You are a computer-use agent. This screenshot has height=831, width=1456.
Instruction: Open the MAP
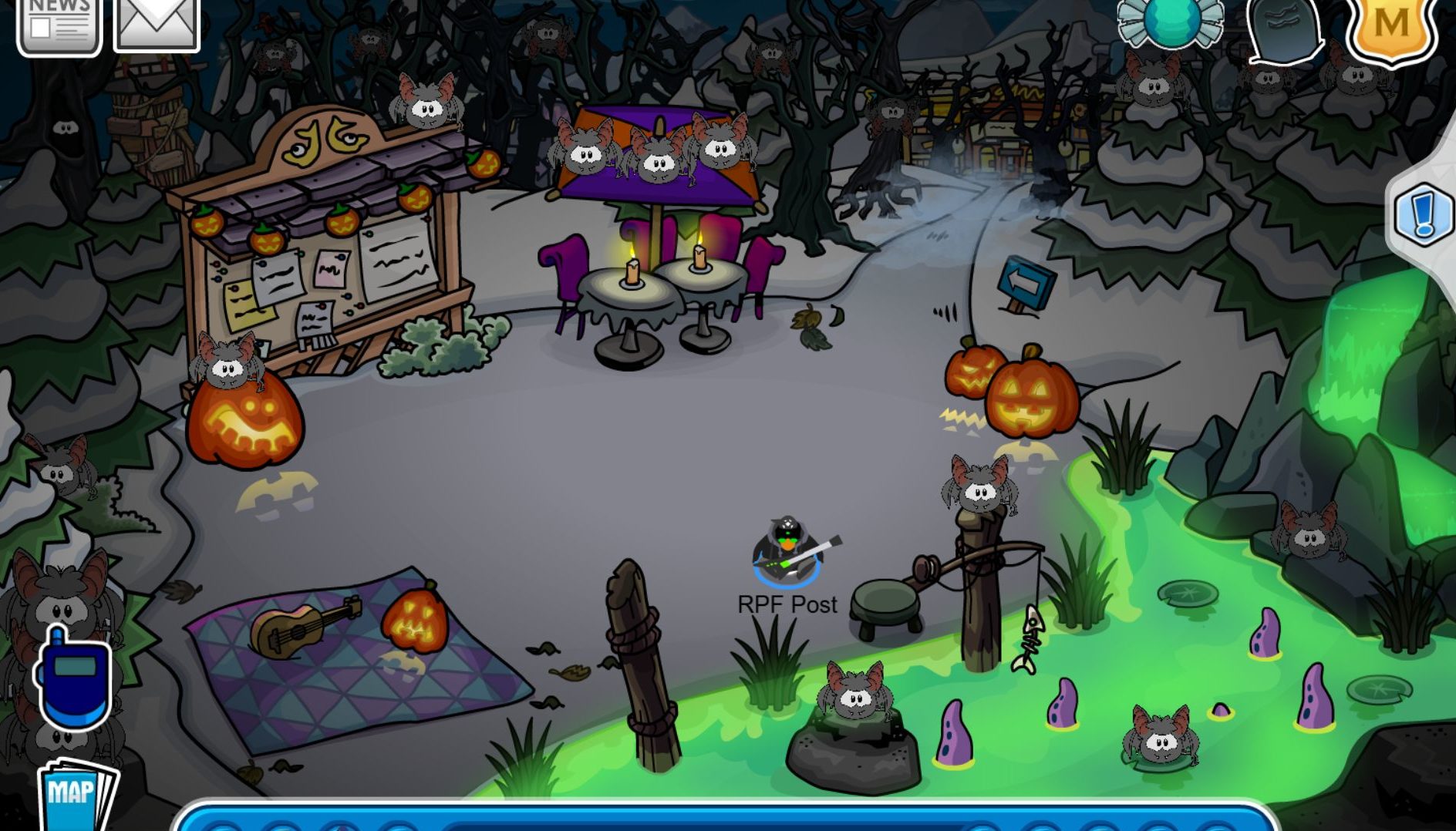76,794
